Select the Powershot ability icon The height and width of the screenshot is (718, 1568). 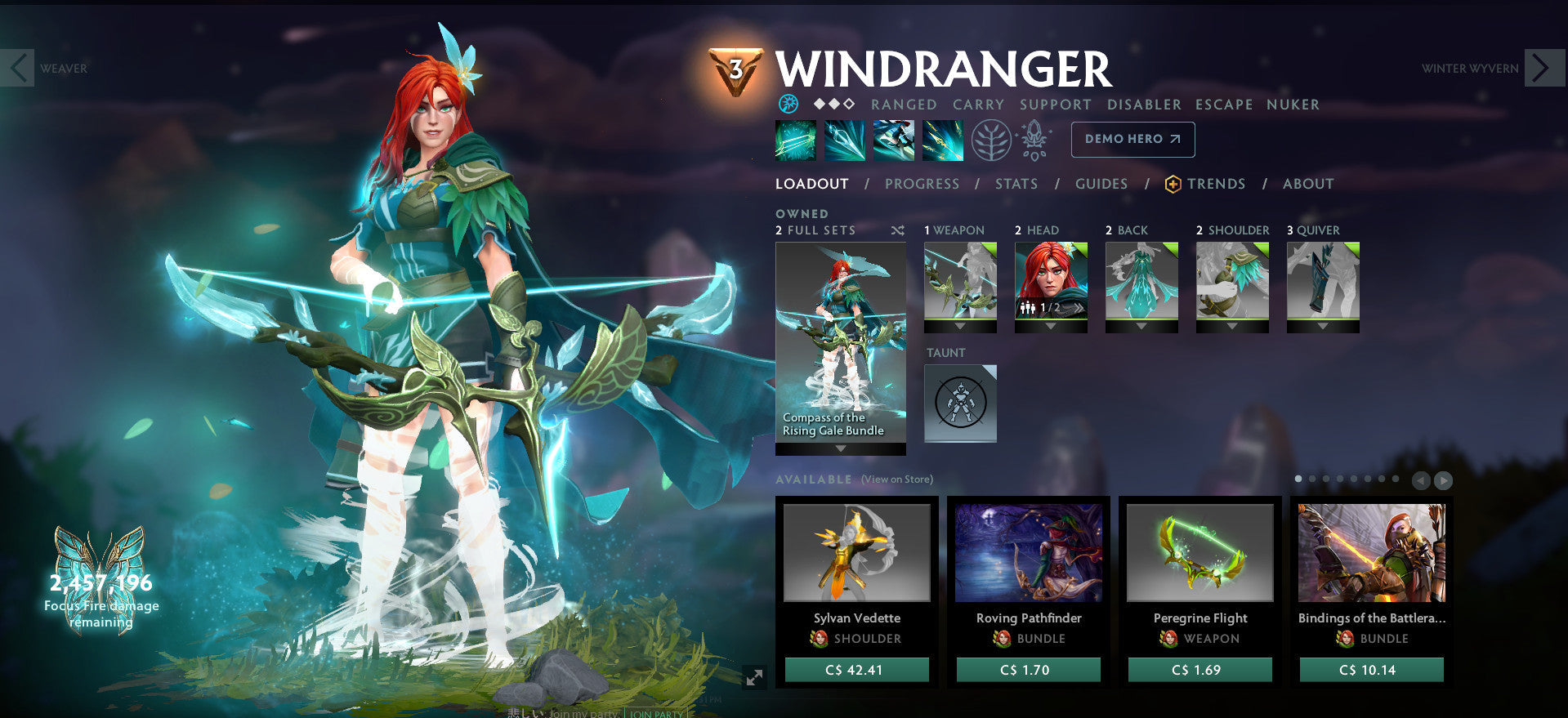844,140
